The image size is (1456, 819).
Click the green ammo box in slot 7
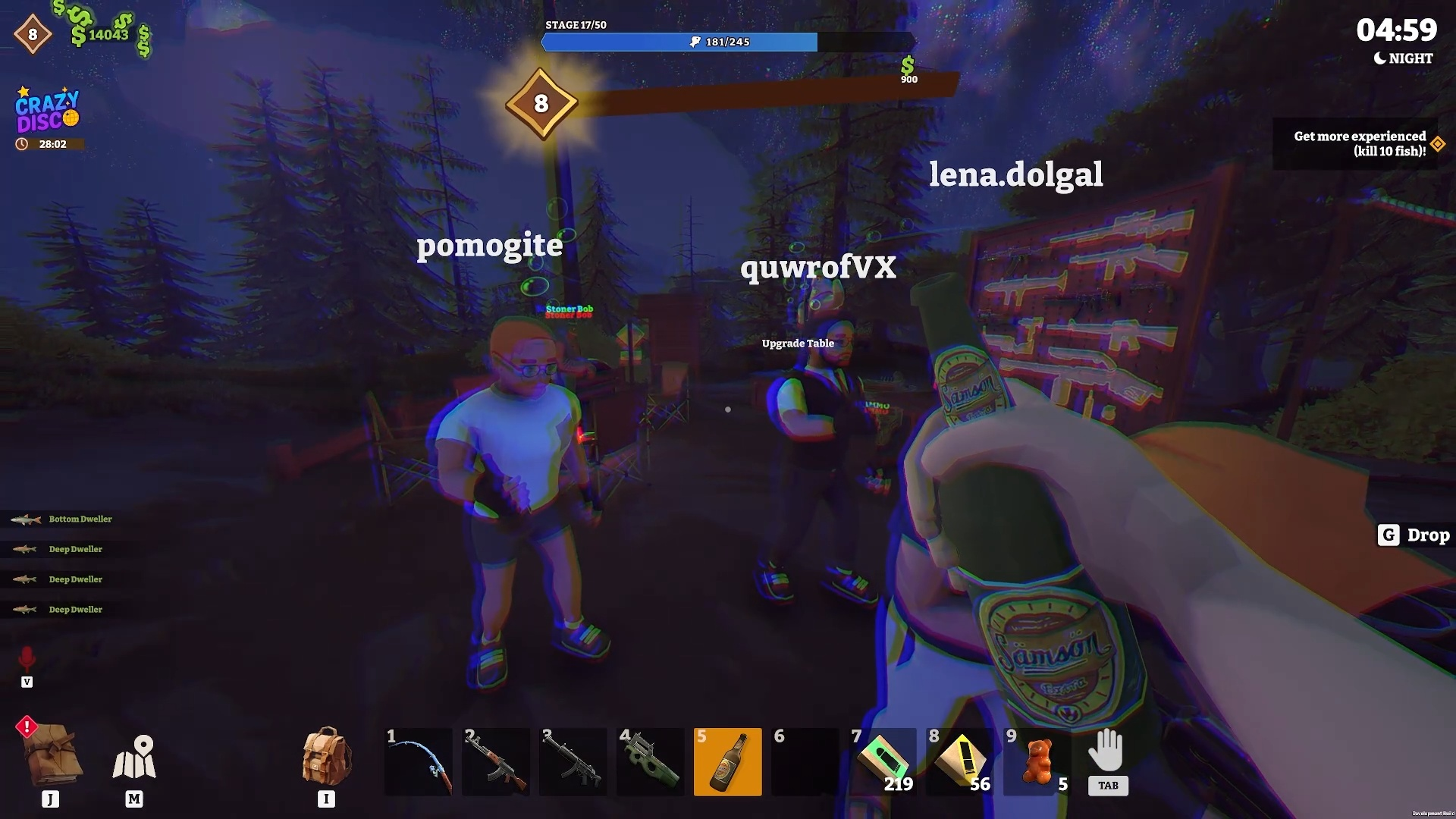883,761
